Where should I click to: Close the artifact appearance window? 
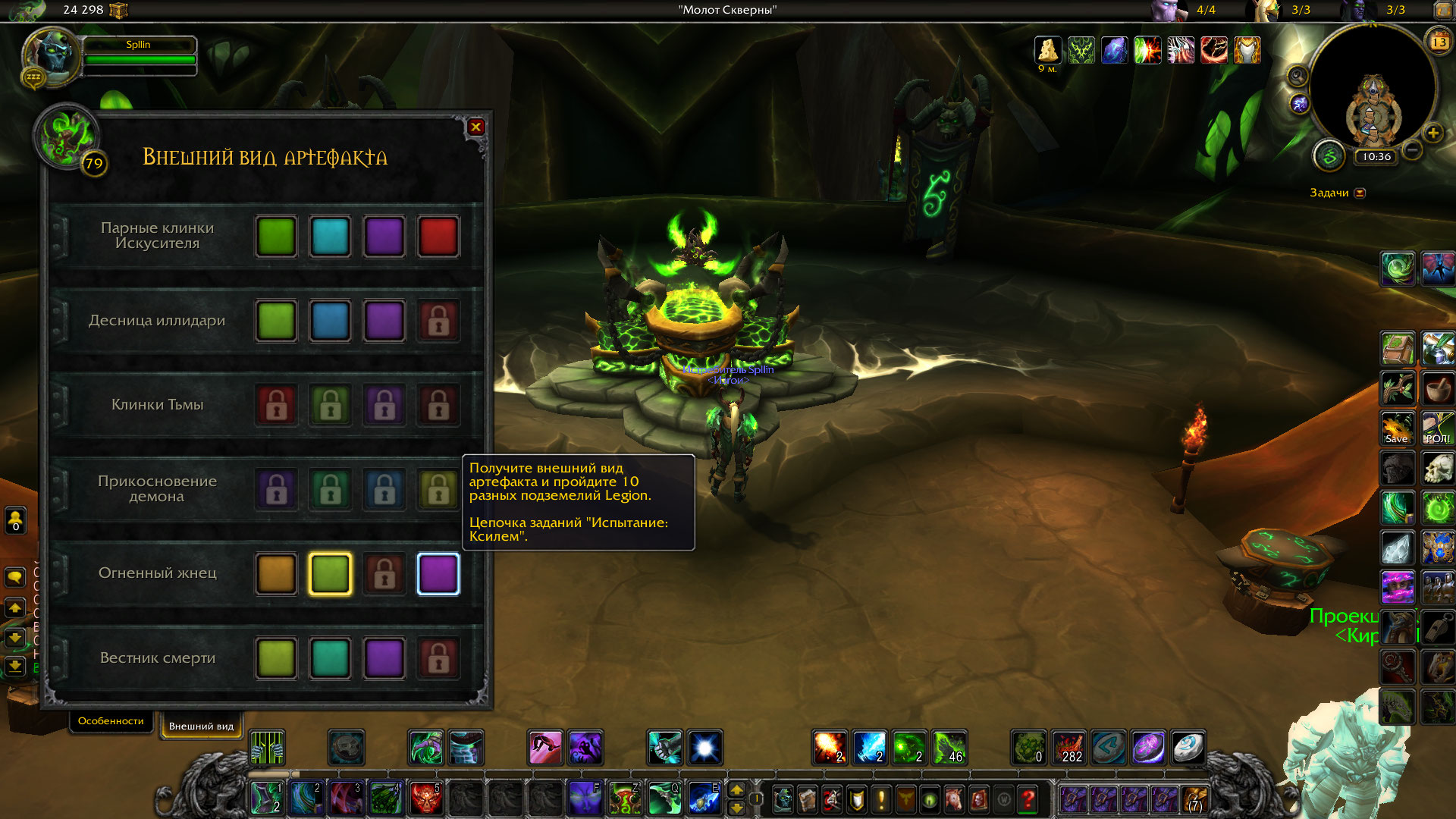point(475,127)
